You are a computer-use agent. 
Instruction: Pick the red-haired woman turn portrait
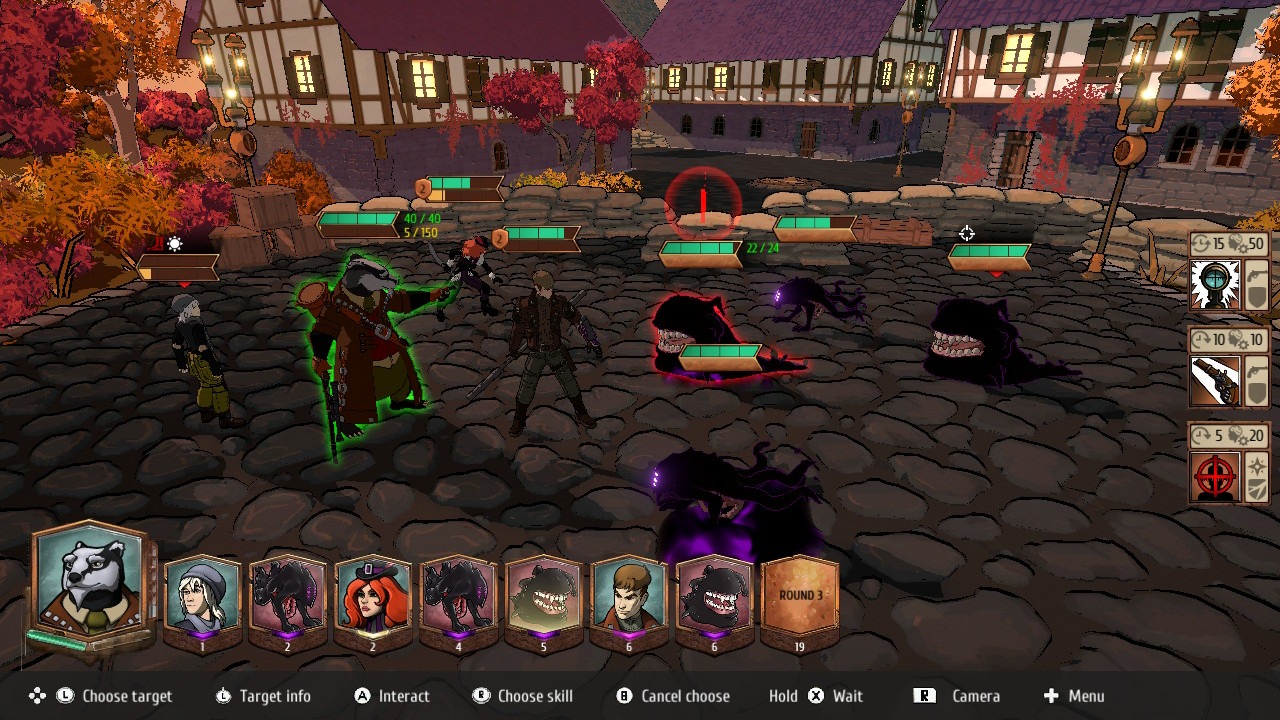[373, 596]
